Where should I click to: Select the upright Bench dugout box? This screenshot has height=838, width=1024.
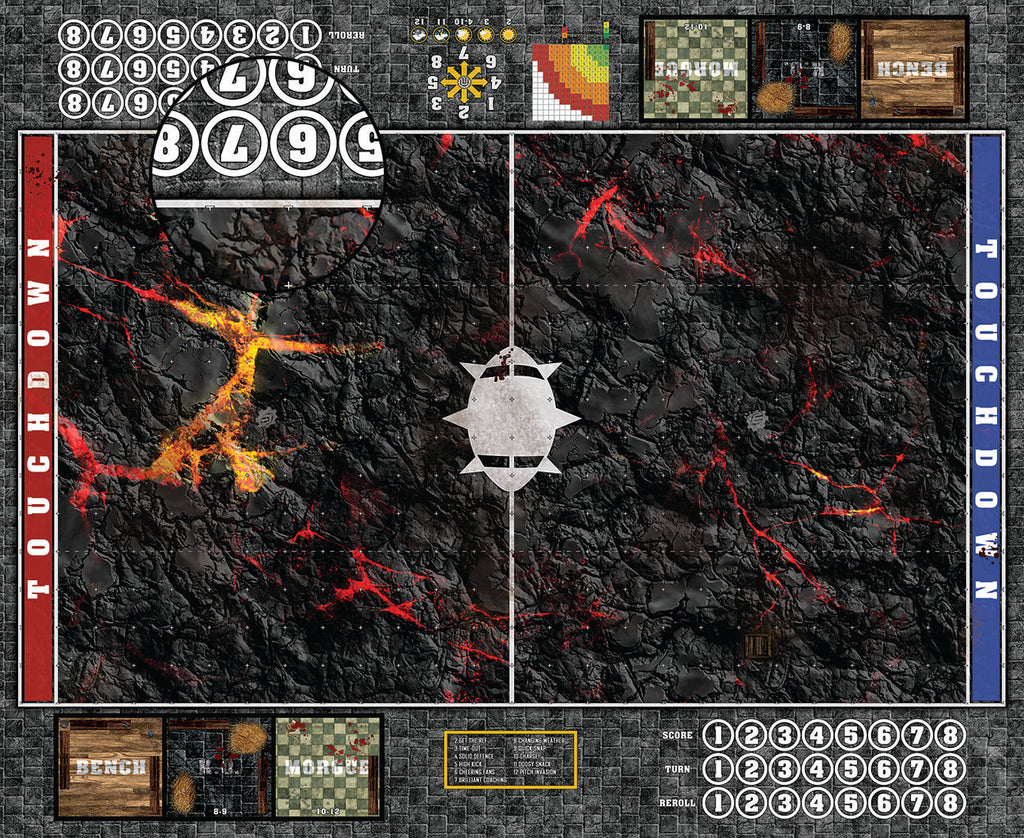tap(110, 767)
